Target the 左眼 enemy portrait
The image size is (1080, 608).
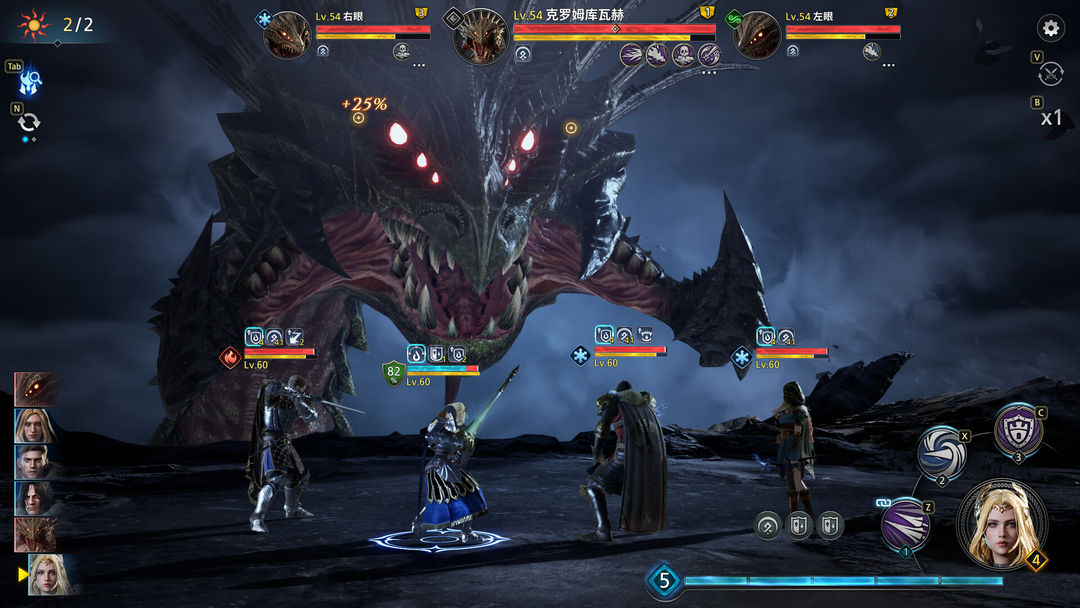(757, 36)
